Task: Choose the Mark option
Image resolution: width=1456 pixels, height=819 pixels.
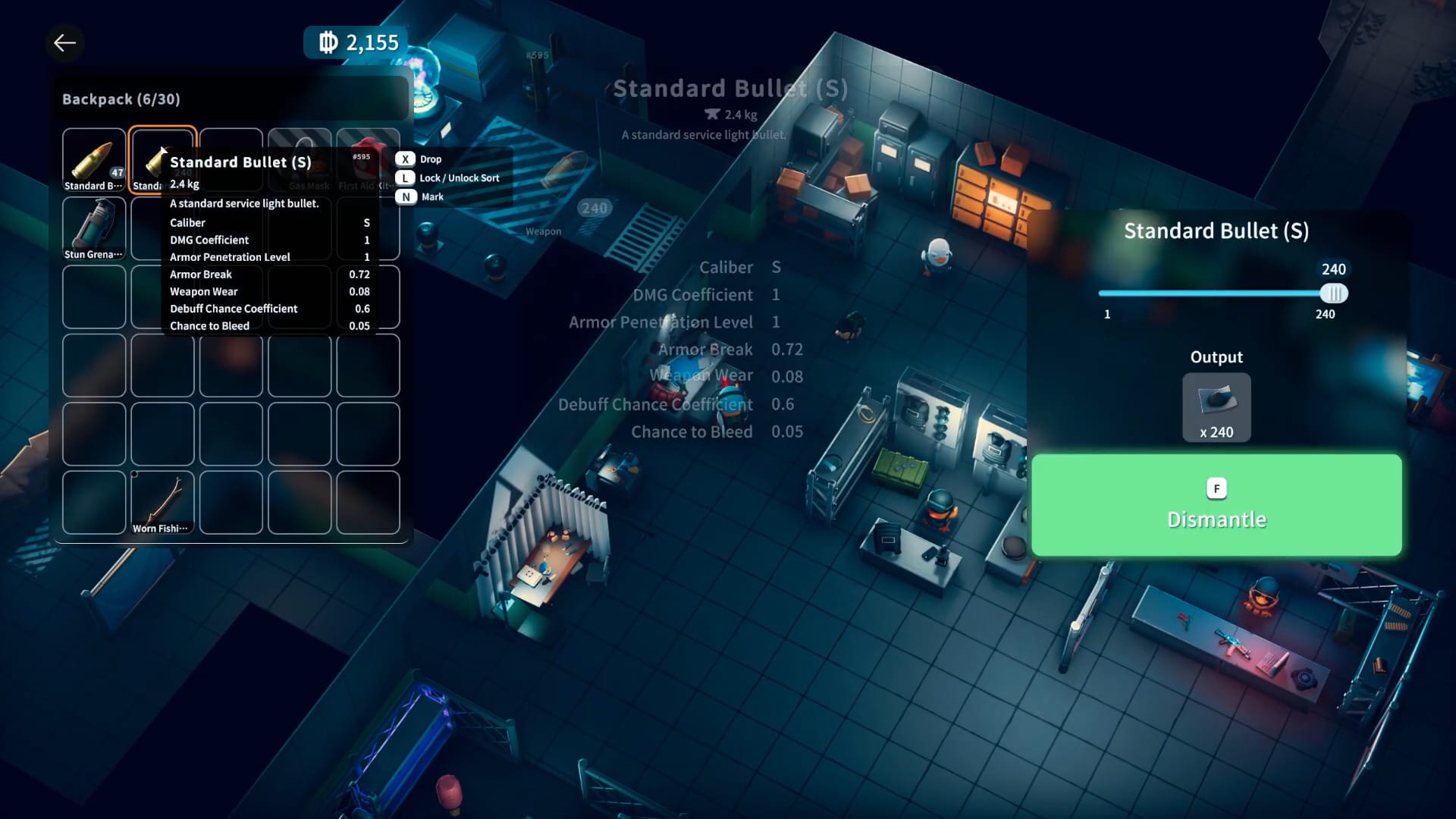Action: (431, 197)
